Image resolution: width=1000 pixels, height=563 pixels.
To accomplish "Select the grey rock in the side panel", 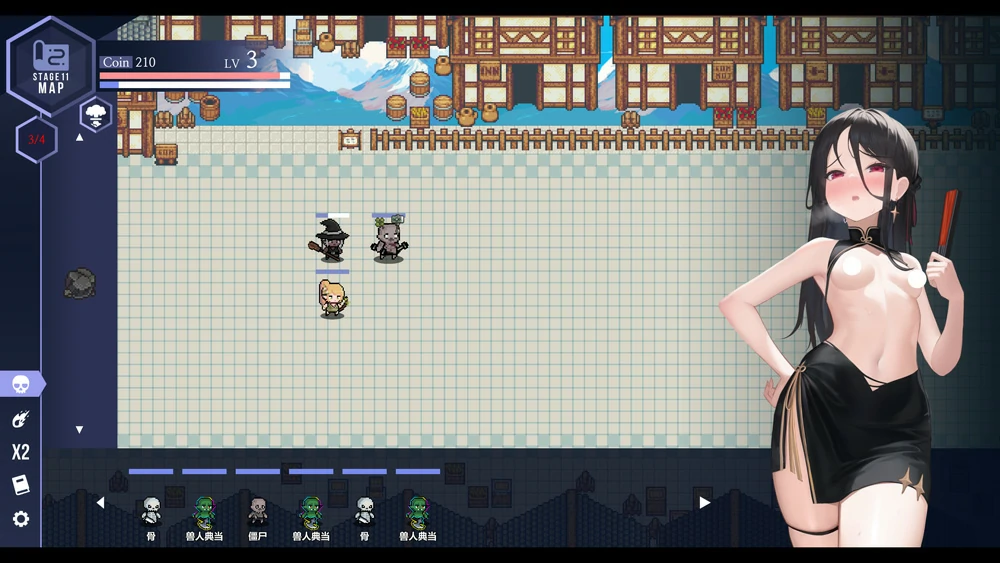I will click(80, 283).
